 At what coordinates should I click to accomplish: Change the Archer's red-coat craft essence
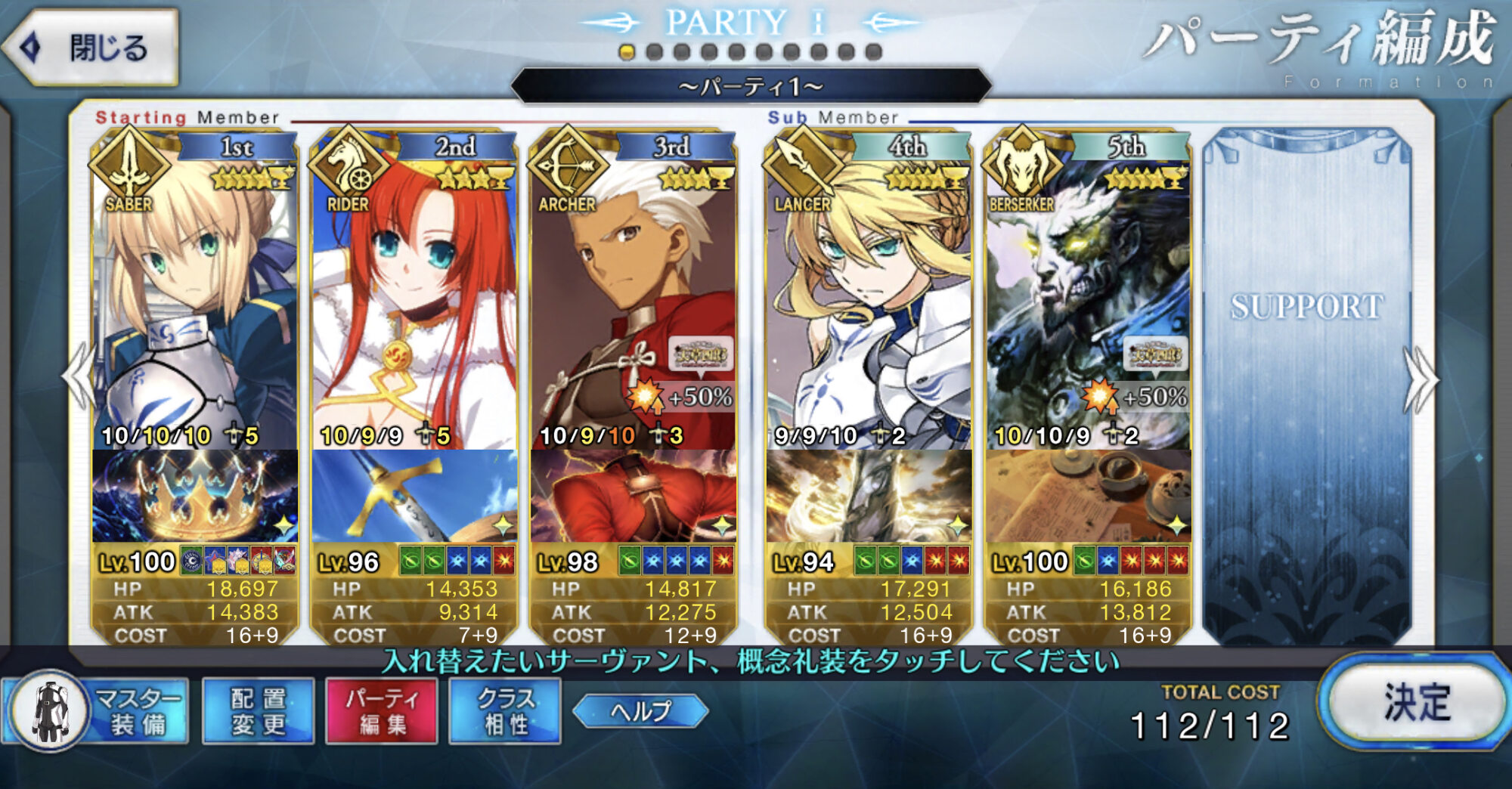(x=633, y=497)
